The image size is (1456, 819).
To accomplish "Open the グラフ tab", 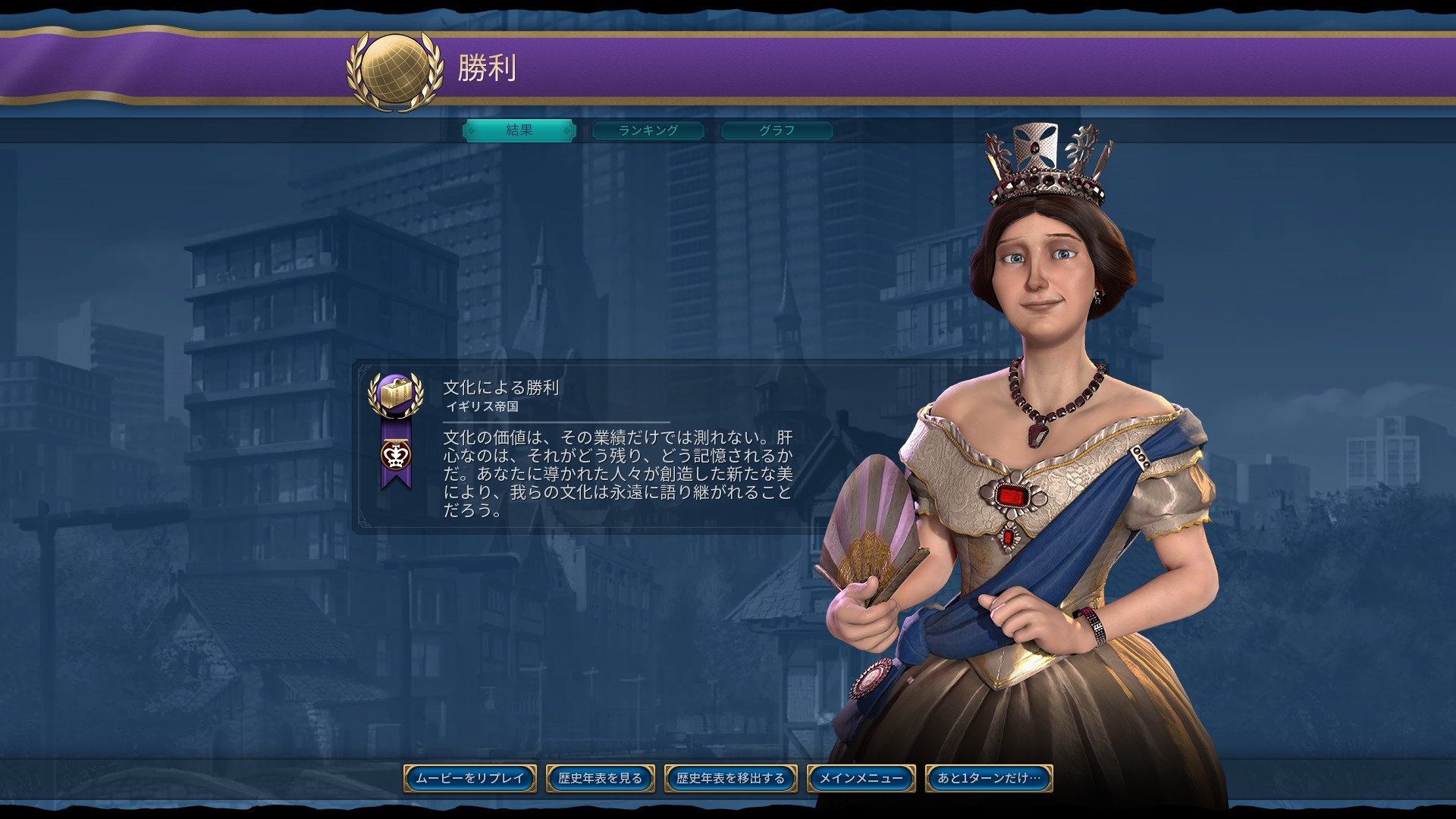I will coord(776,130).
